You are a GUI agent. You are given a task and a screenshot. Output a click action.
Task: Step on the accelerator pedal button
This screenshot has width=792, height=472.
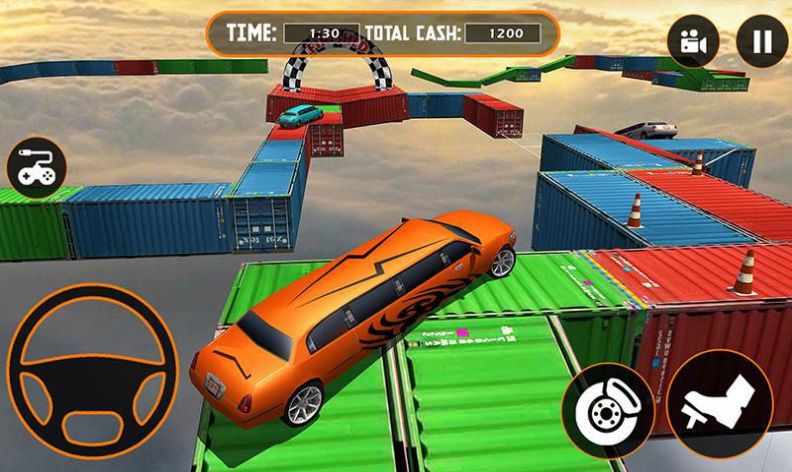click(x=719, y=403)
